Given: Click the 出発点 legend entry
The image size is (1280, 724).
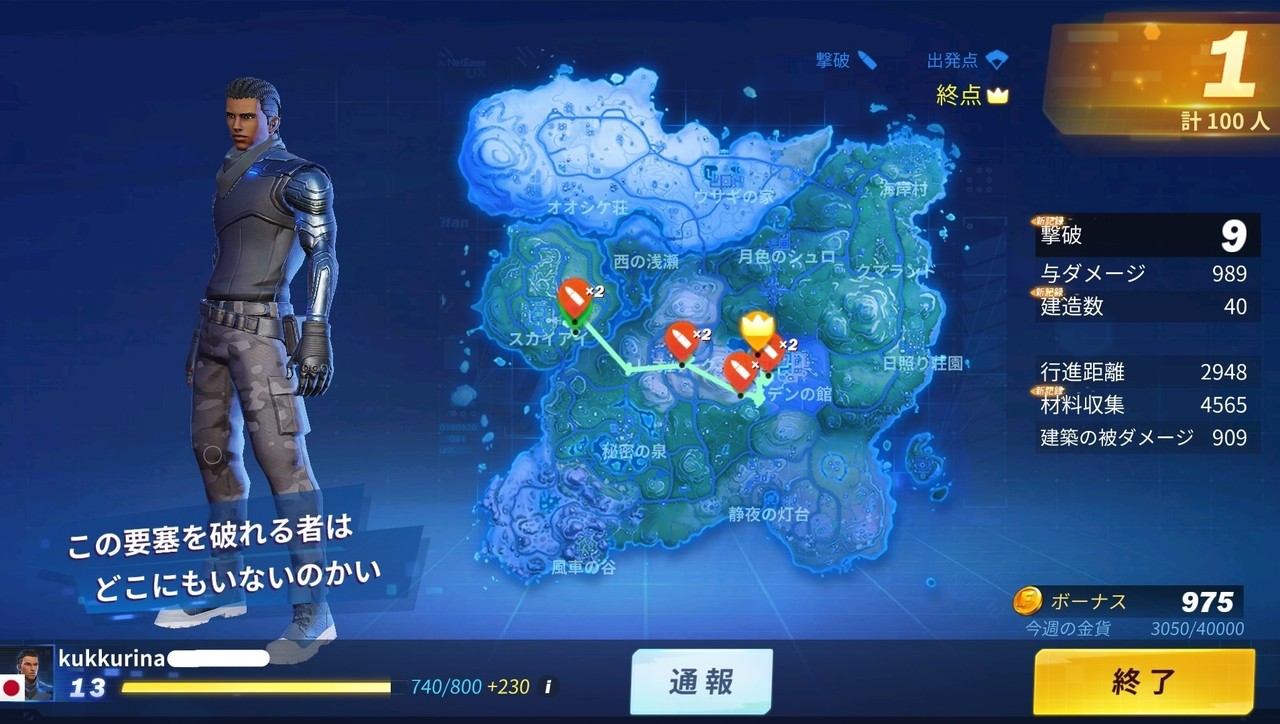Looking at the screenshot, I should point(966,60).
